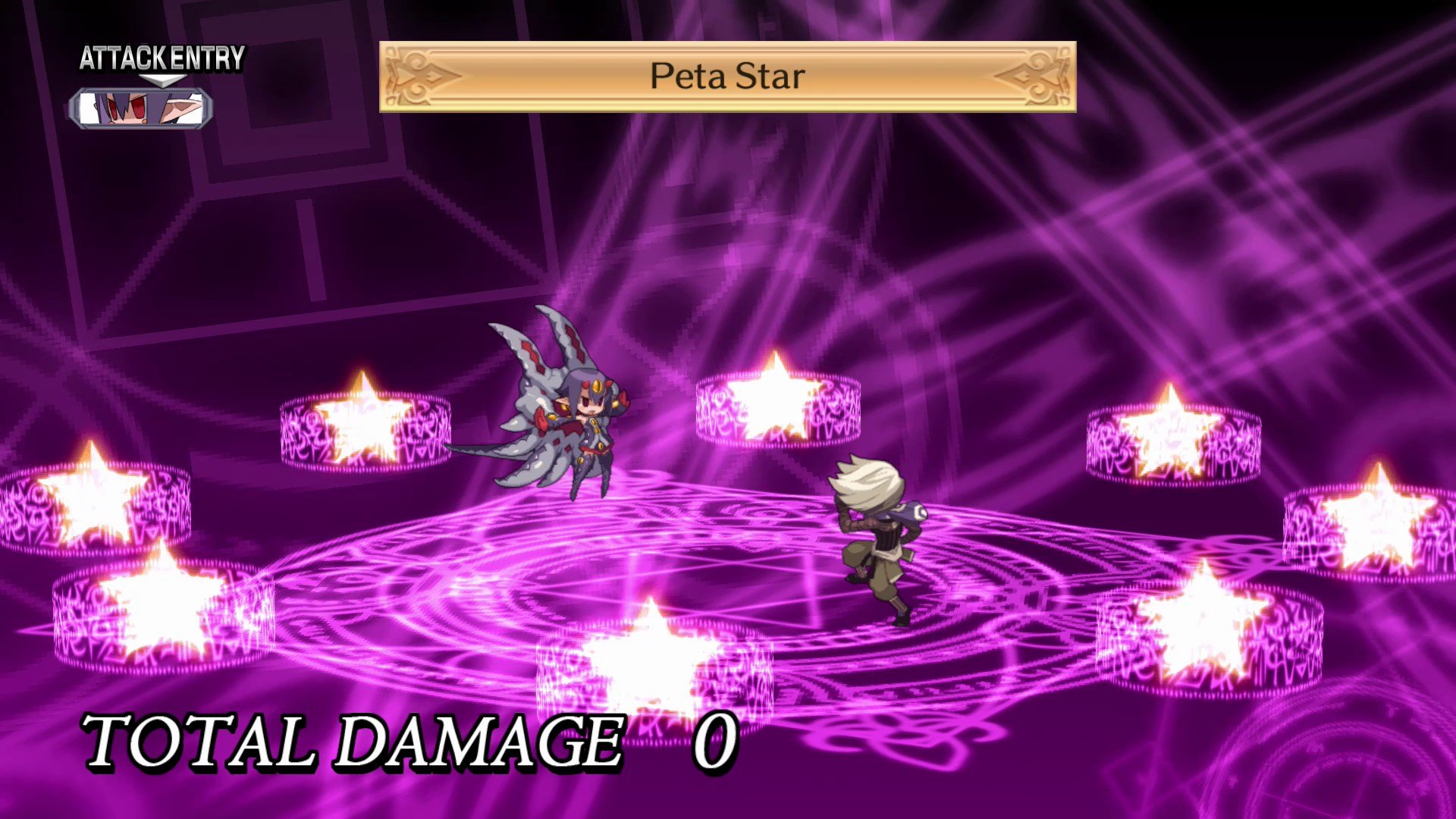Expand the Peta Star skill banner
This screenshot has width=1456, height=819.
click(726, 76)
